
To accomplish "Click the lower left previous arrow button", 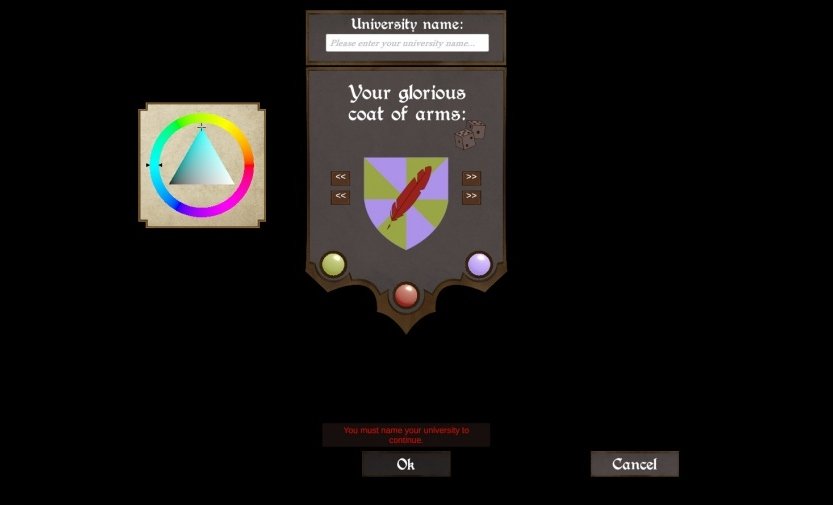I will coord(340,197).
